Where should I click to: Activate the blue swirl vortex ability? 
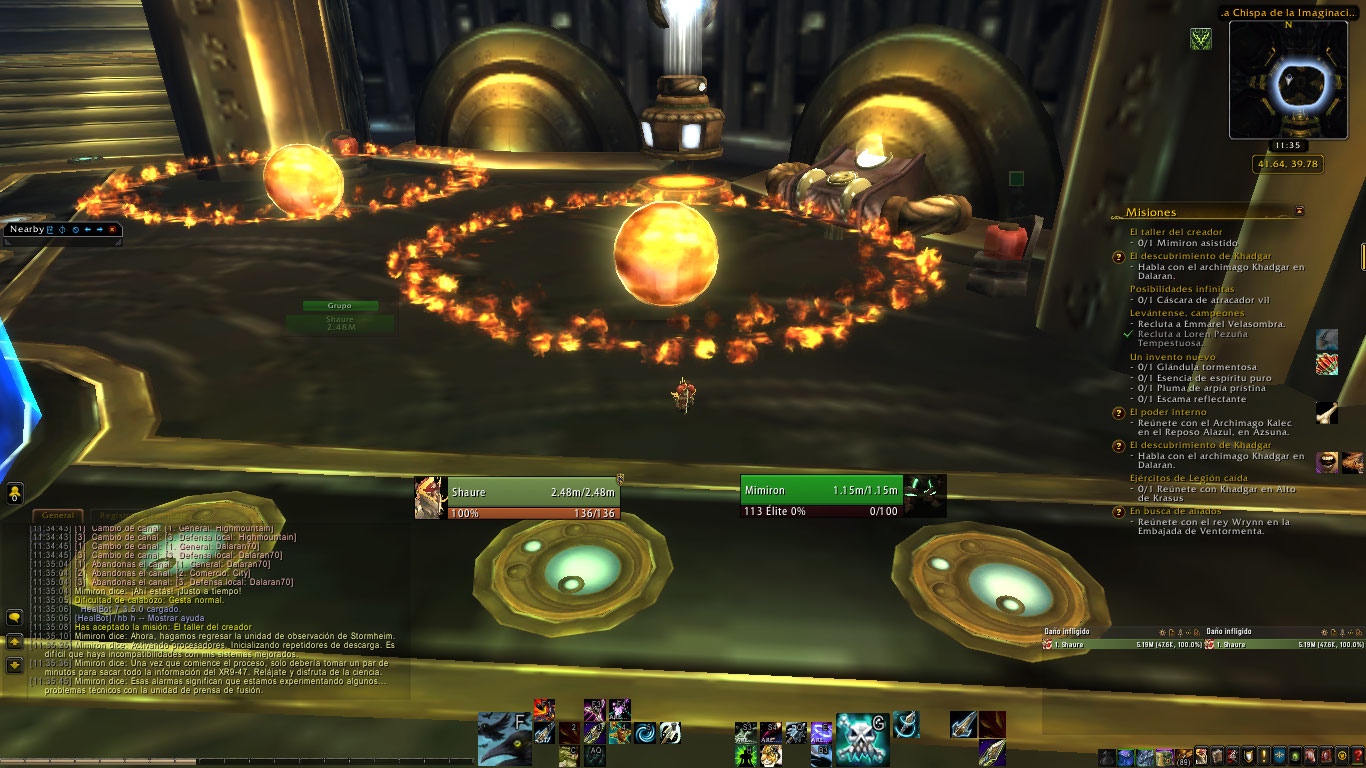pos(645,733)
